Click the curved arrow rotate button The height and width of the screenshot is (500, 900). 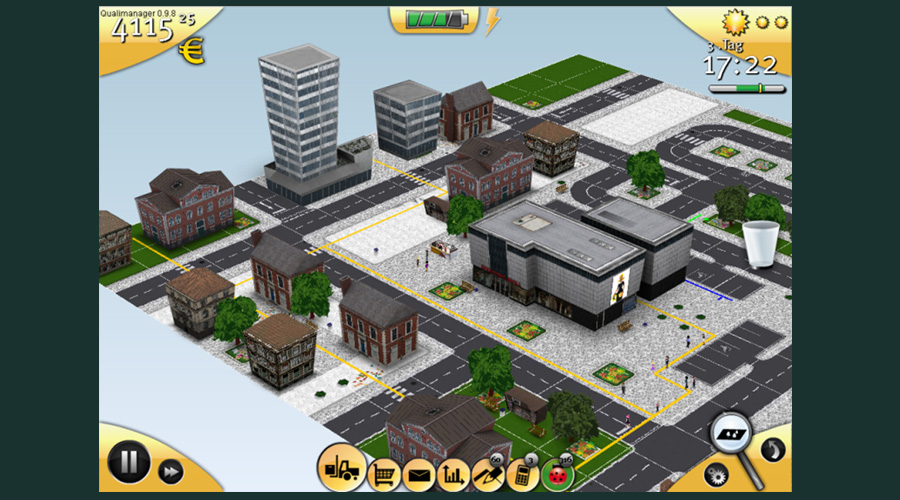click(772, 449)
